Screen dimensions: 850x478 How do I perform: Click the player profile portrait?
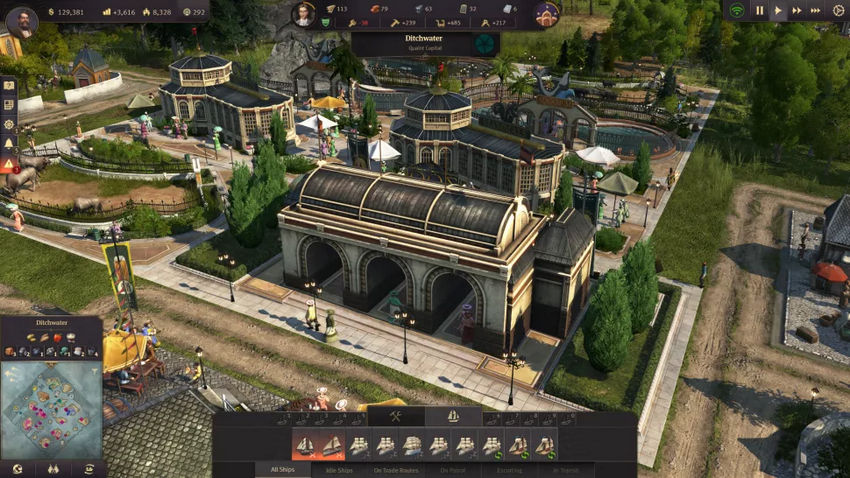tap(21, 21)
